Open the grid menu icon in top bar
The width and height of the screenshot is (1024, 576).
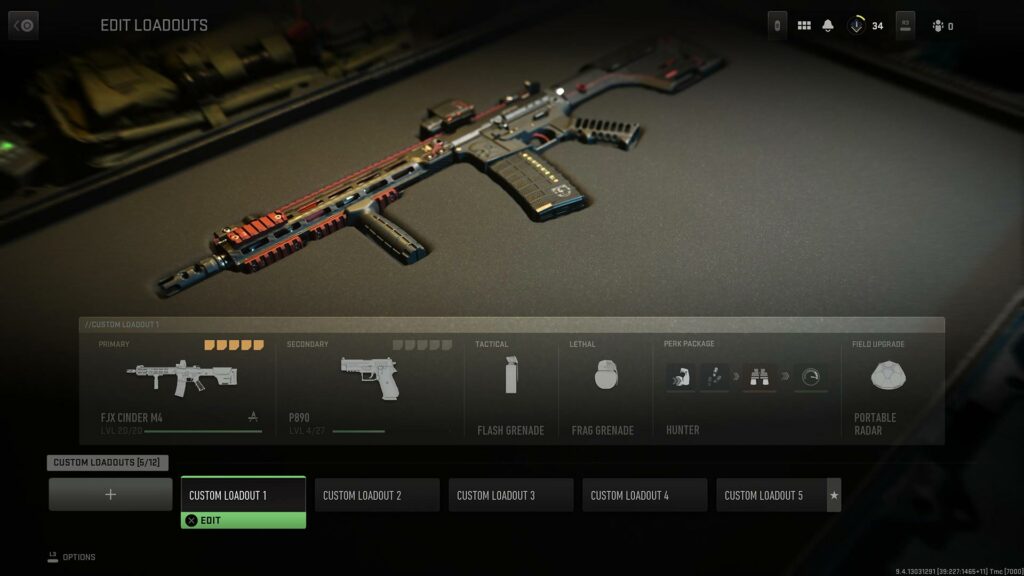point(804,26)
